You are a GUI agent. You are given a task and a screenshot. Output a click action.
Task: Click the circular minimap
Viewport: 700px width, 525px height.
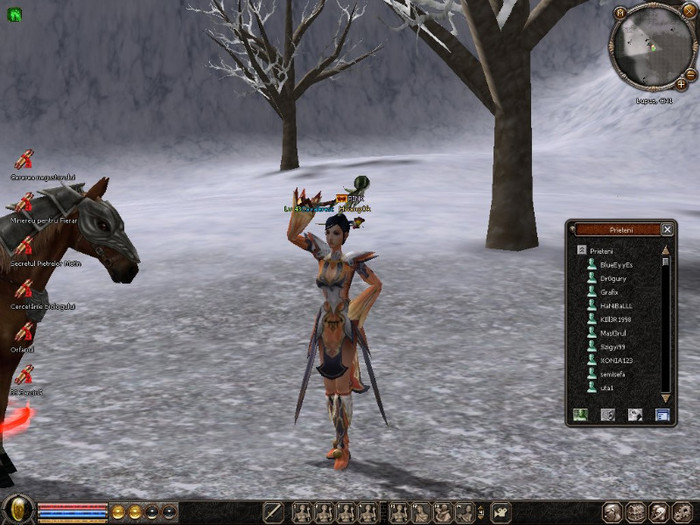pyautogui.click(x=651, y=48)
